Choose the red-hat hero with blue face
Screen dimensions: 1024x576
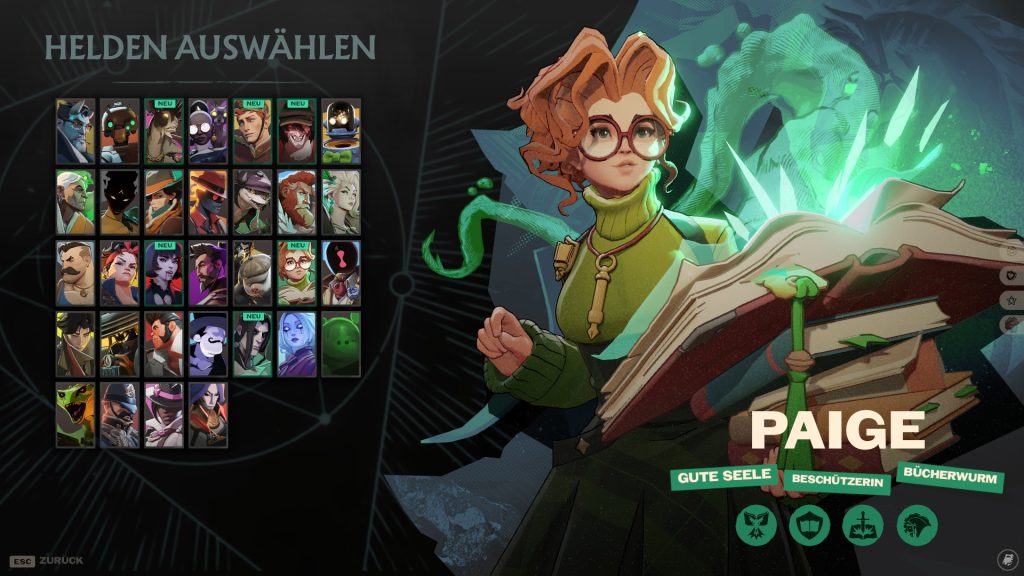click(208, 202)
